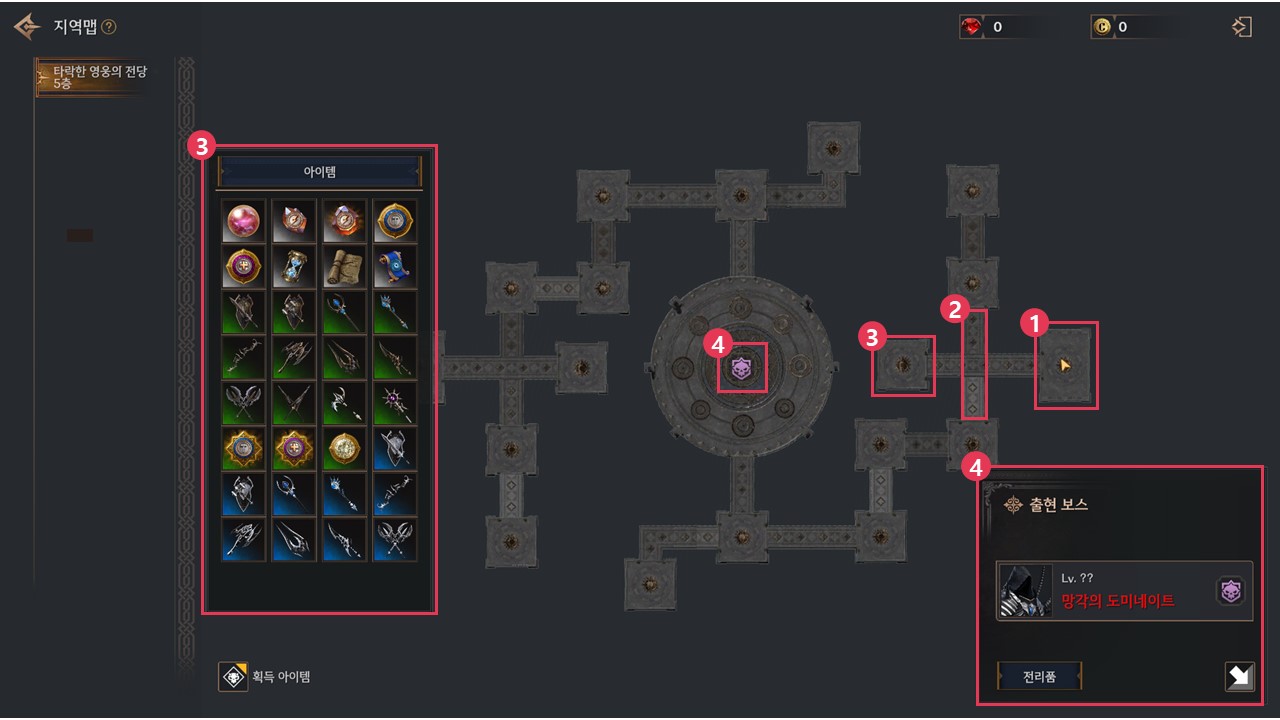Select the 아이템 panel header
Screen dimensions: 1280x720
point(320,172)
